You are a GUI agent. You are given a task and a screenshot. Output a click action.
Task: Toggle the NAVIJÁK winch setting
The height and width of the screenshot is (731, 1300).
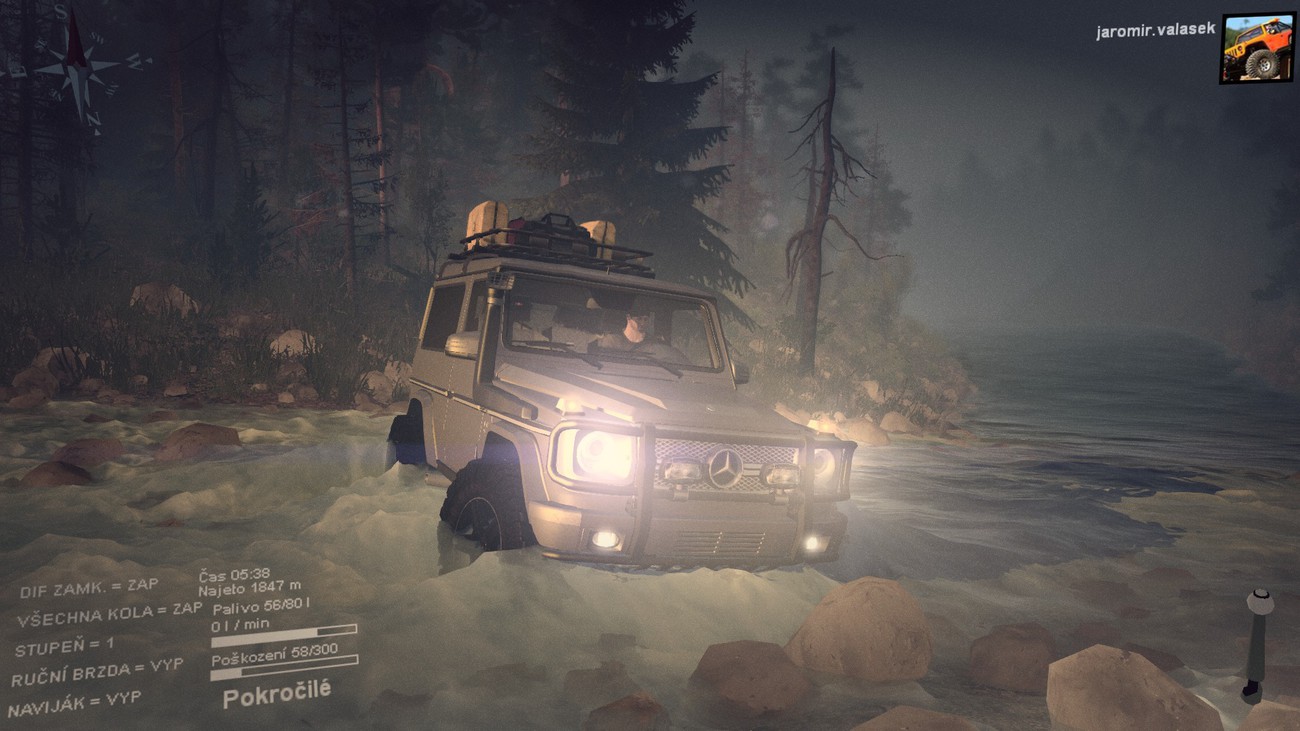[74, 703]
